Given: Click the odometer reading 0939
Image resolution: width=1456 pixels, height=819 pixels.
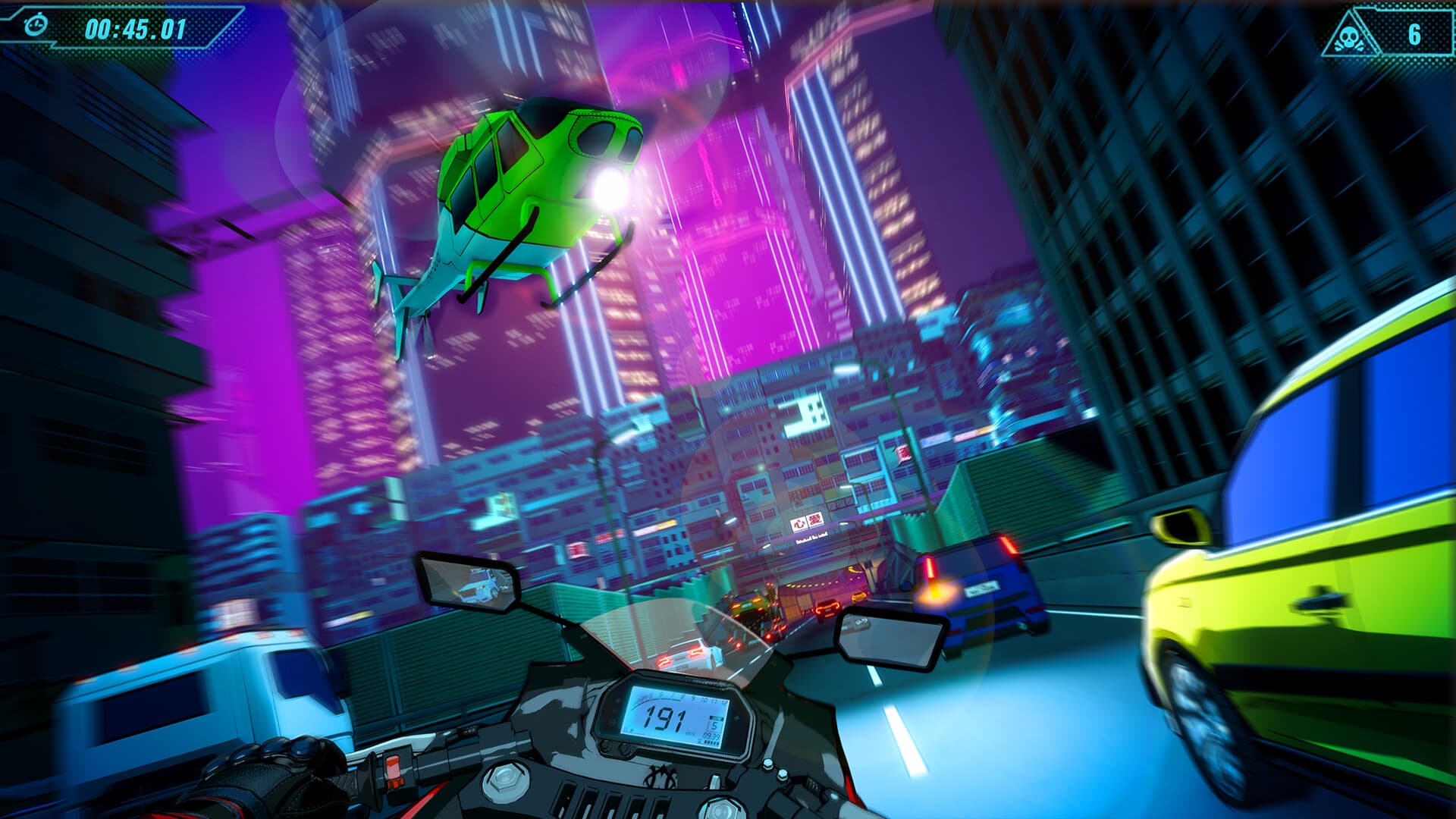Looking at the screenshot, I should (710, 736).
